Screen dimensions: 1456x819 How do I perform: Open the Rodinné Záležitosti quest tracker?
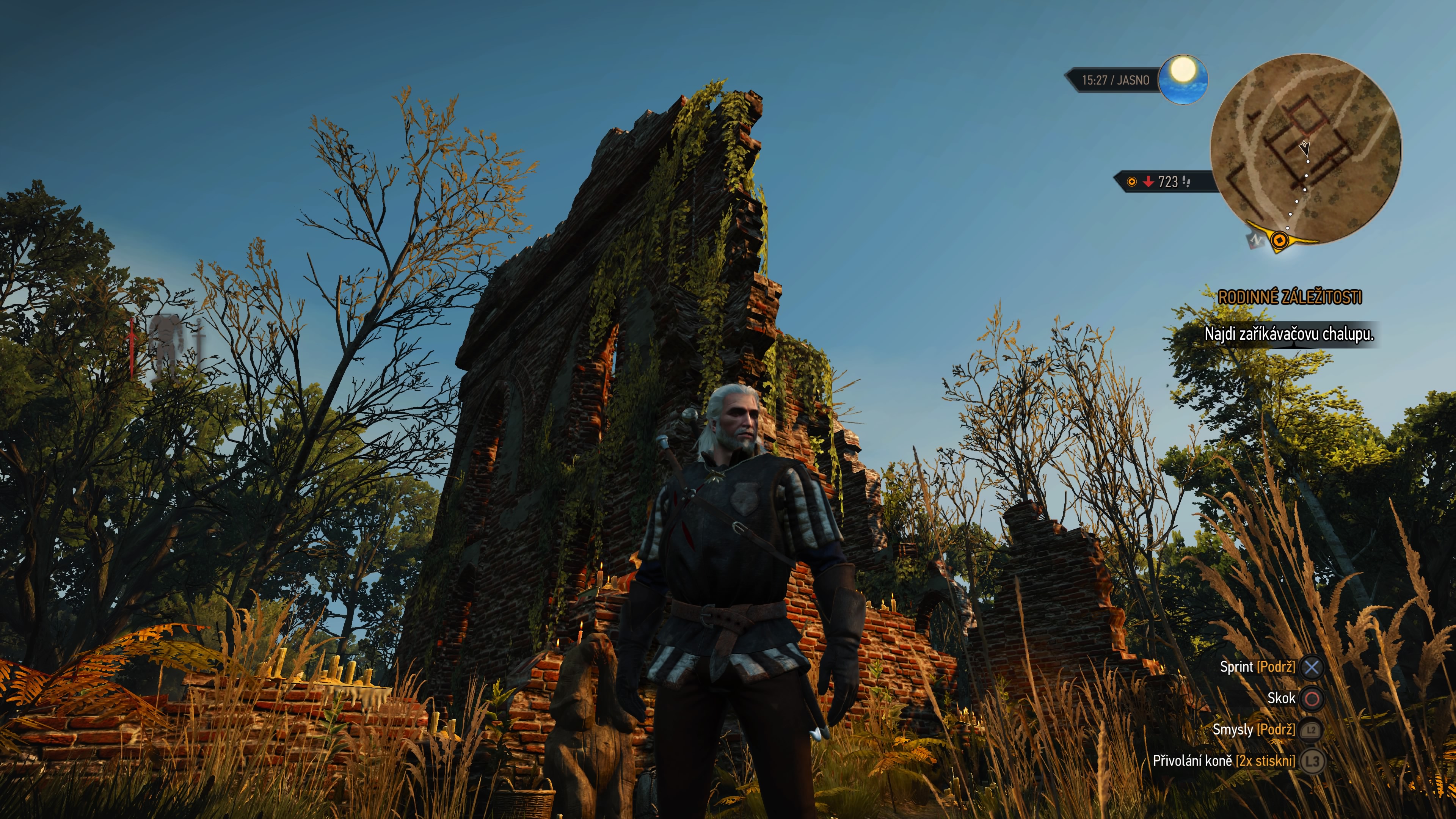tap(1289, 297)
